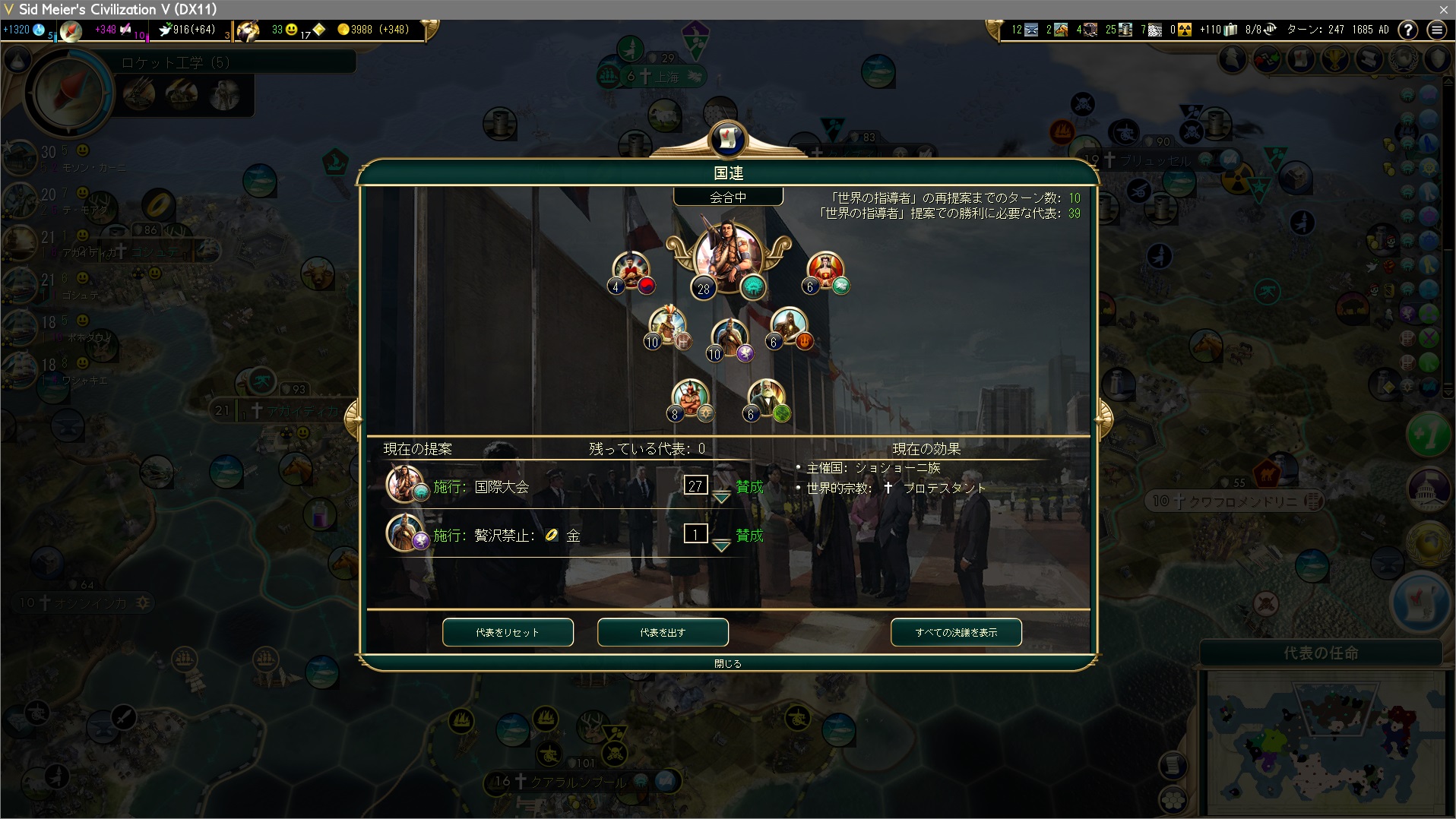This screenshot has width=1456, height=819.
Task: Close the game window
Action: click(1443, 9)
